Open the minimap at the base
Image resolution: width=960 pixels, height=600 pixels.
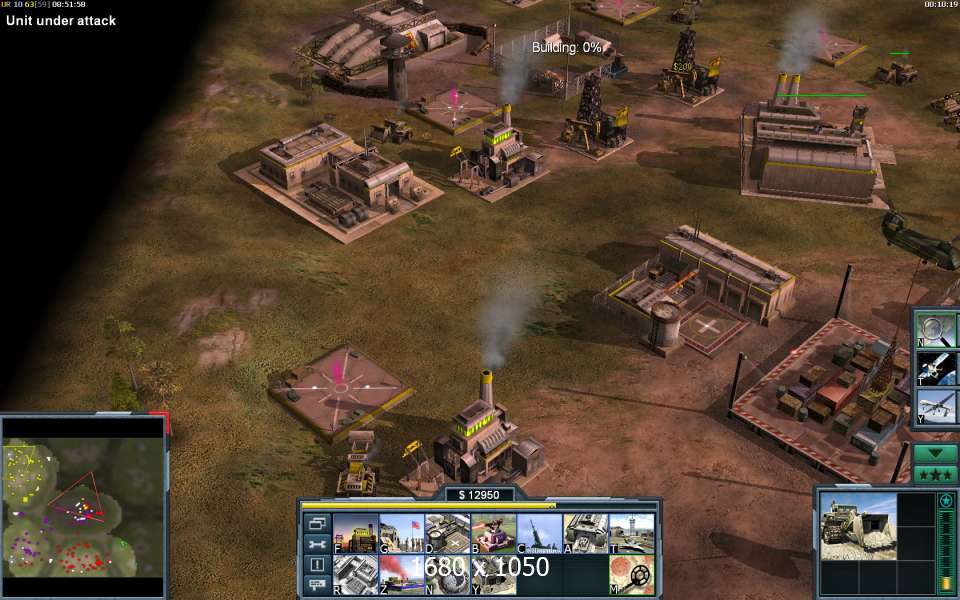click(x=83, y=496)
